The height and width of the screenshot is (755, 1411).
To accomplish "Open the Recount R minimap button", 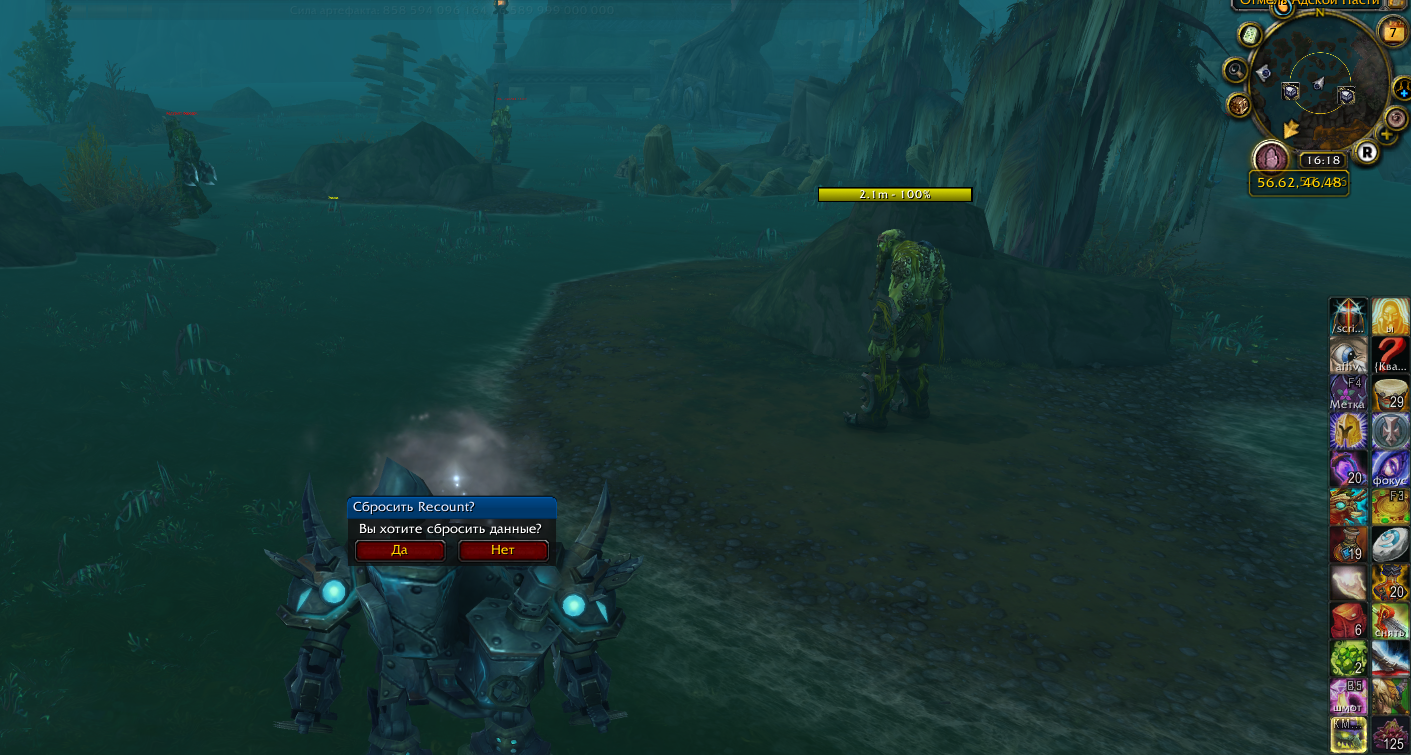I will pos(1367,152).
